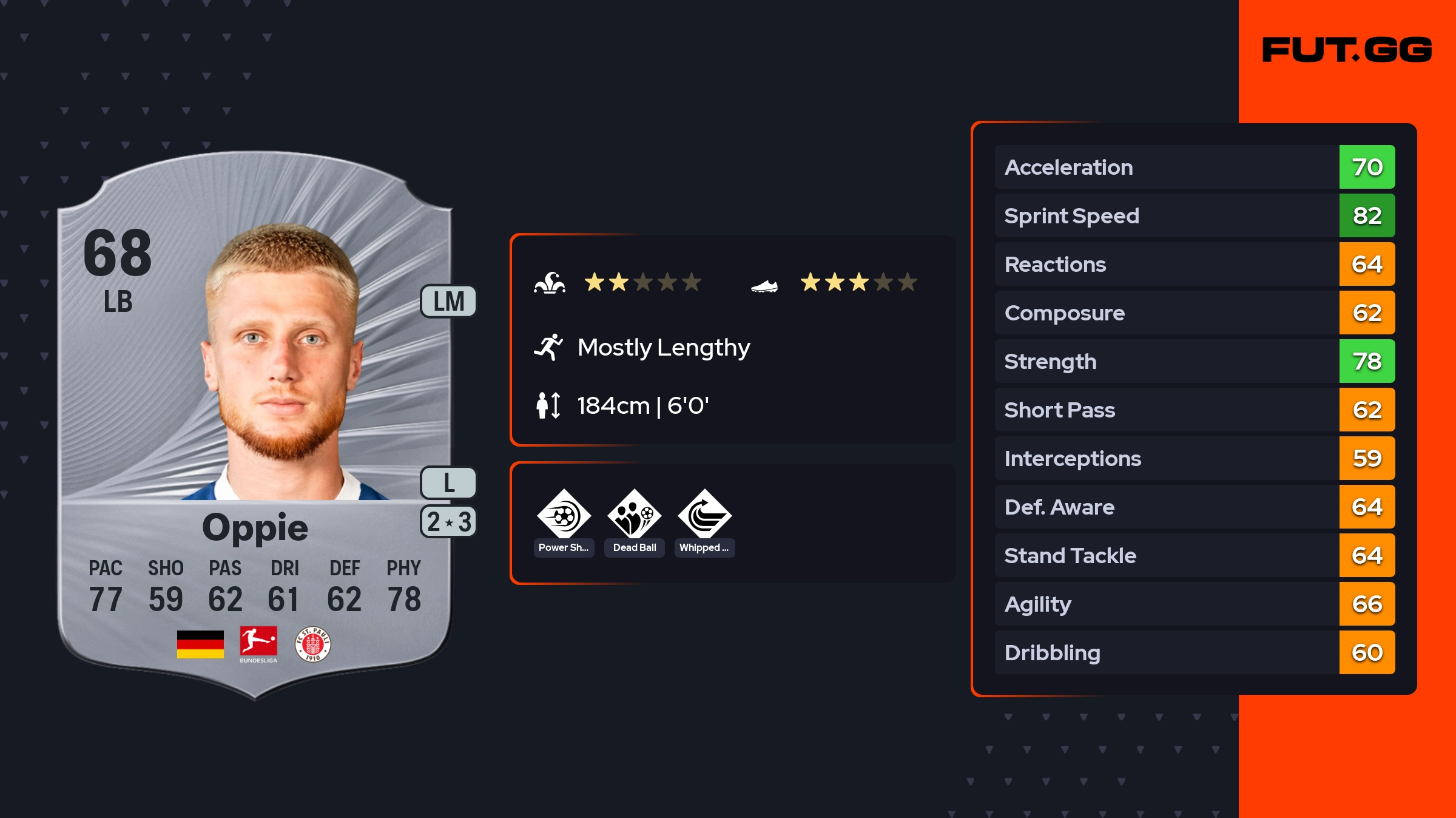Click the Power Shot playstyle icon
The height and width of the screenshot is (818, 1456).
click(564, 516)
